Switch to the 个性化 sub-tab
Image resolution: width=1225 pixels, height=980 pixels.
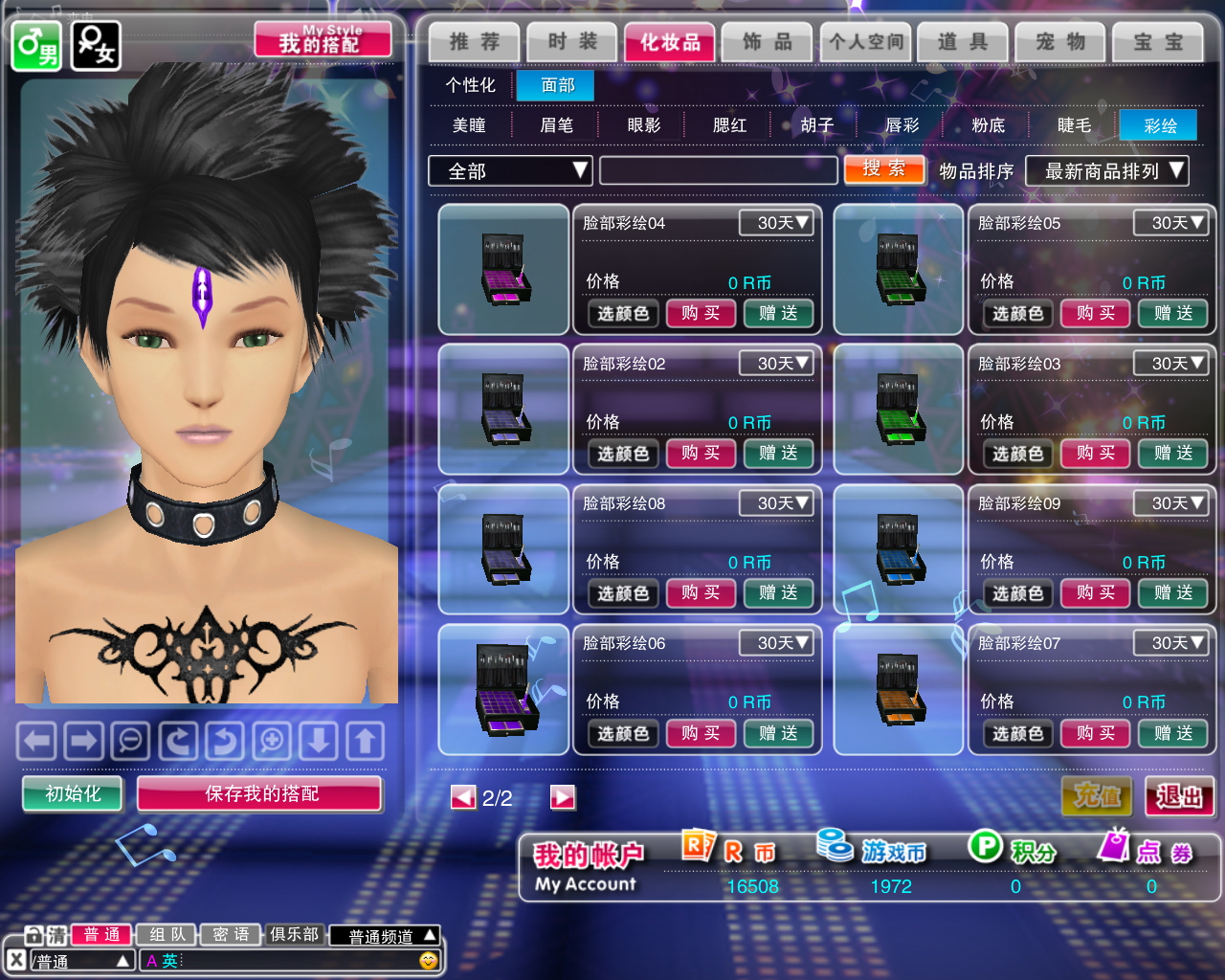[x=470, y=85]
